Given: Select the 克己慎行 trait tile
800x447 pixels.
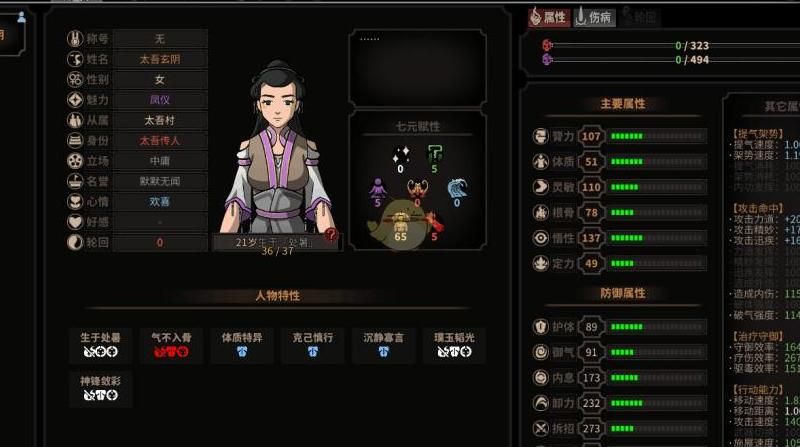Looking at the screenshot, I should (x=312, y=343).
